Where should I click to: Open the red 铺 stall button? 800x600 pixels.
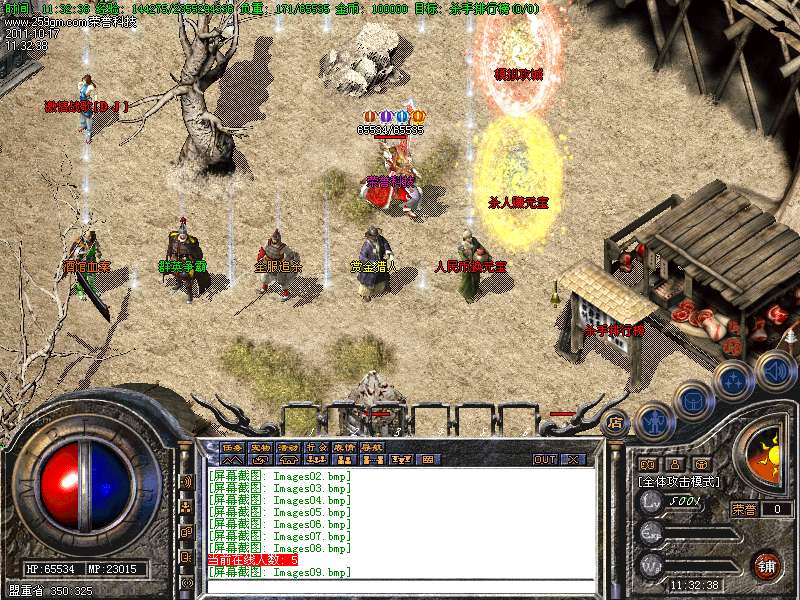pos(767,565)
